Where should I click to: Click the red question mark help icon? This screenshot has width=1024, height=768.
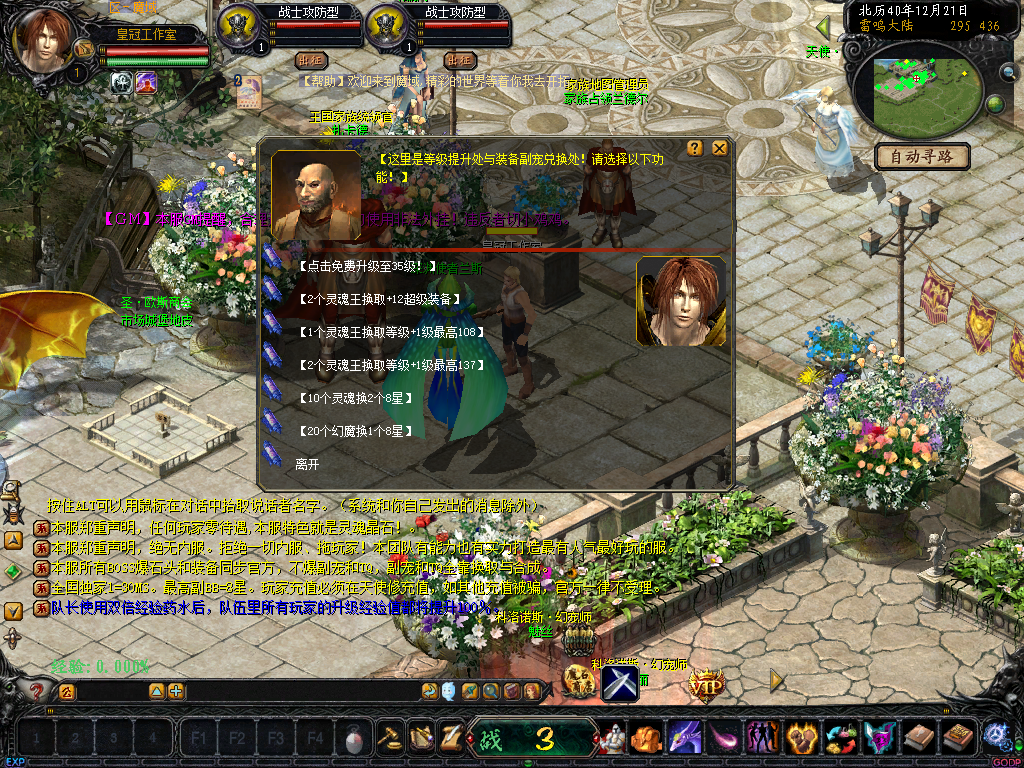coord(37,690)
